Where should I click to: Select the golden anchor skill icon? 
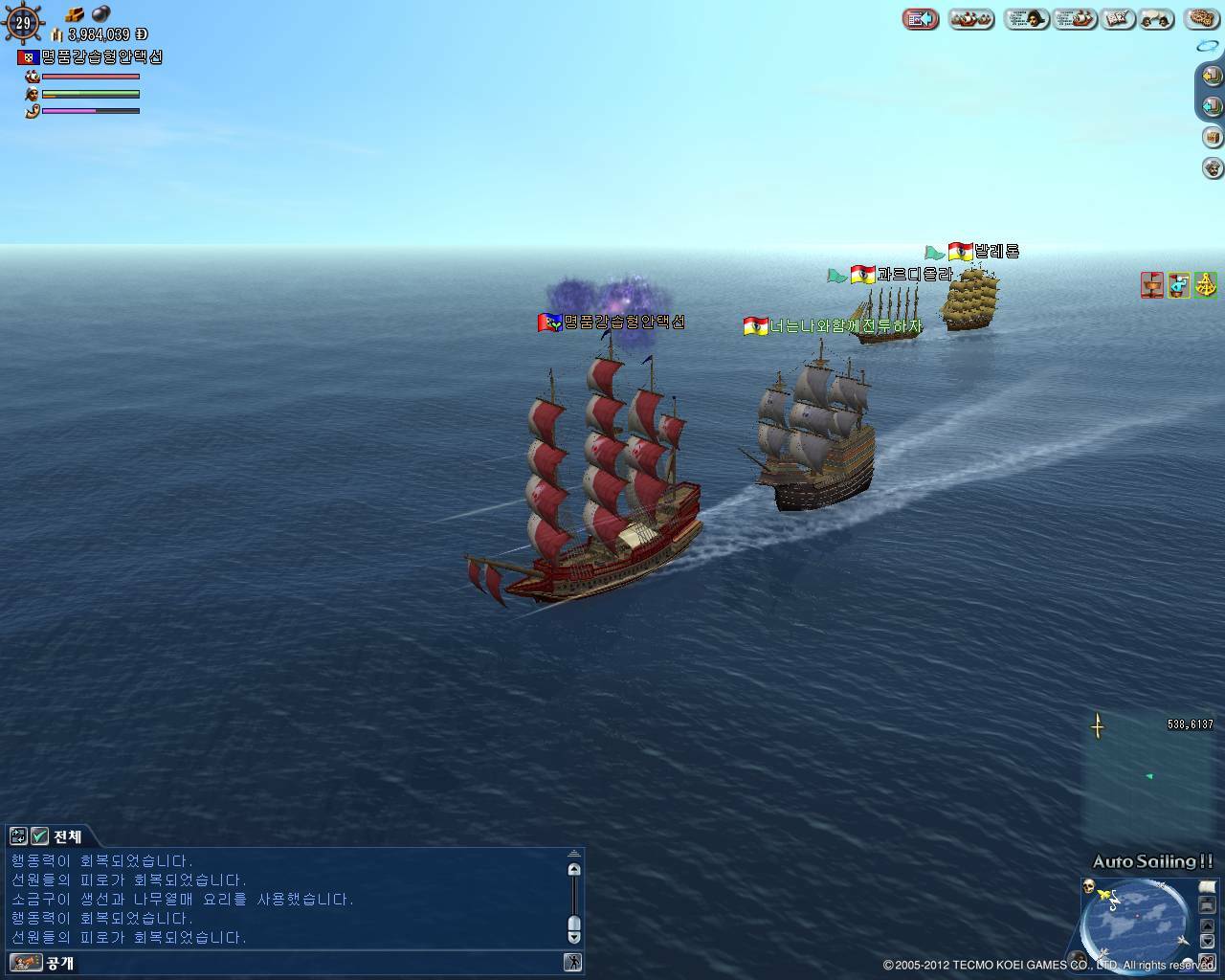click(x=1205, y=284)
